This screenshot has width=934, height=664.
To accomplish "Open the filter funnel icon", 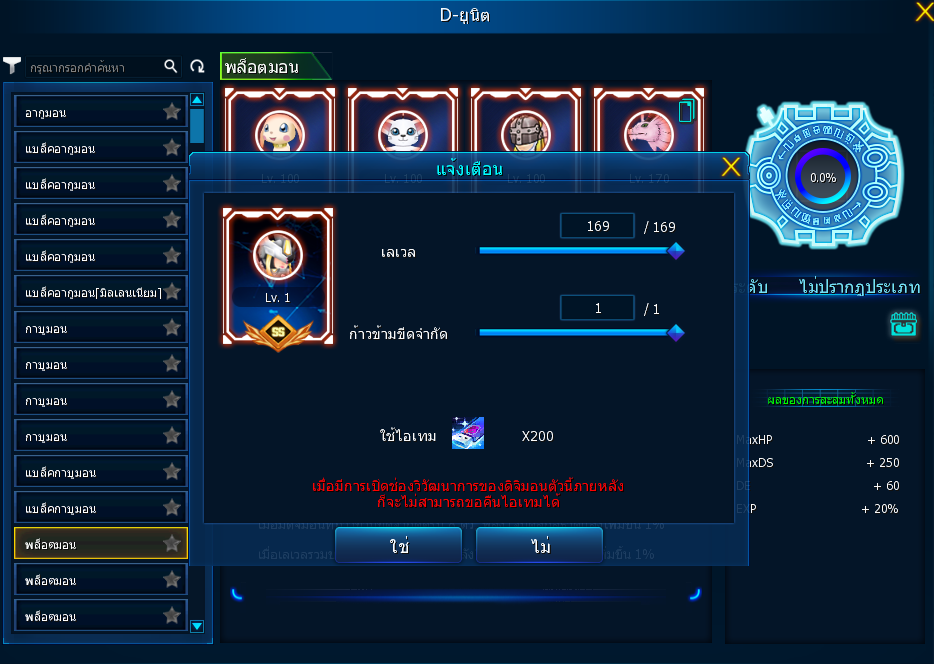I will [12, 66].
